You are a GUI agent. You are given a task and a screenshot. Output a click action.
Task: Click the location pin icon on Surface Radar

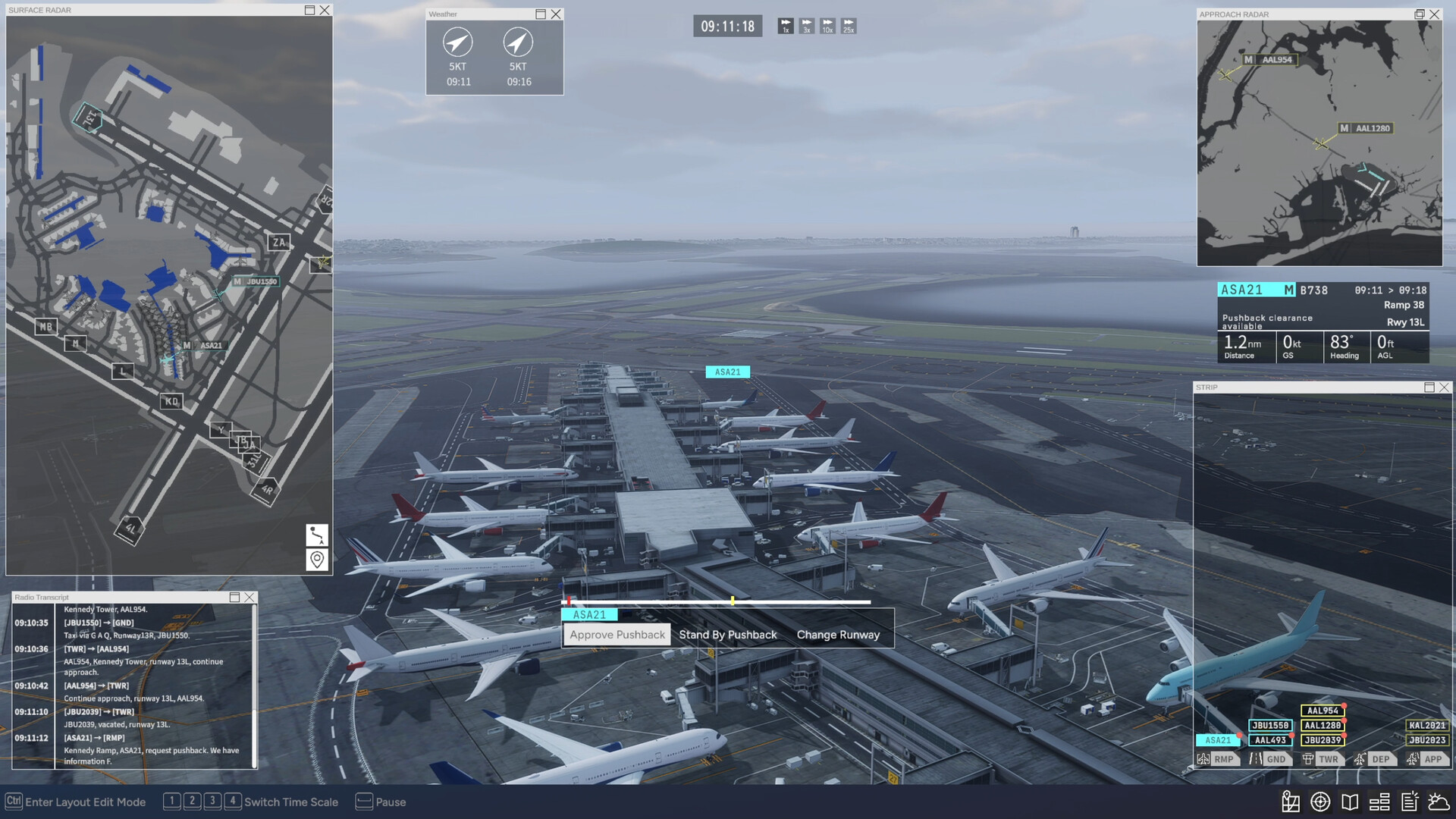pos(317,560)
